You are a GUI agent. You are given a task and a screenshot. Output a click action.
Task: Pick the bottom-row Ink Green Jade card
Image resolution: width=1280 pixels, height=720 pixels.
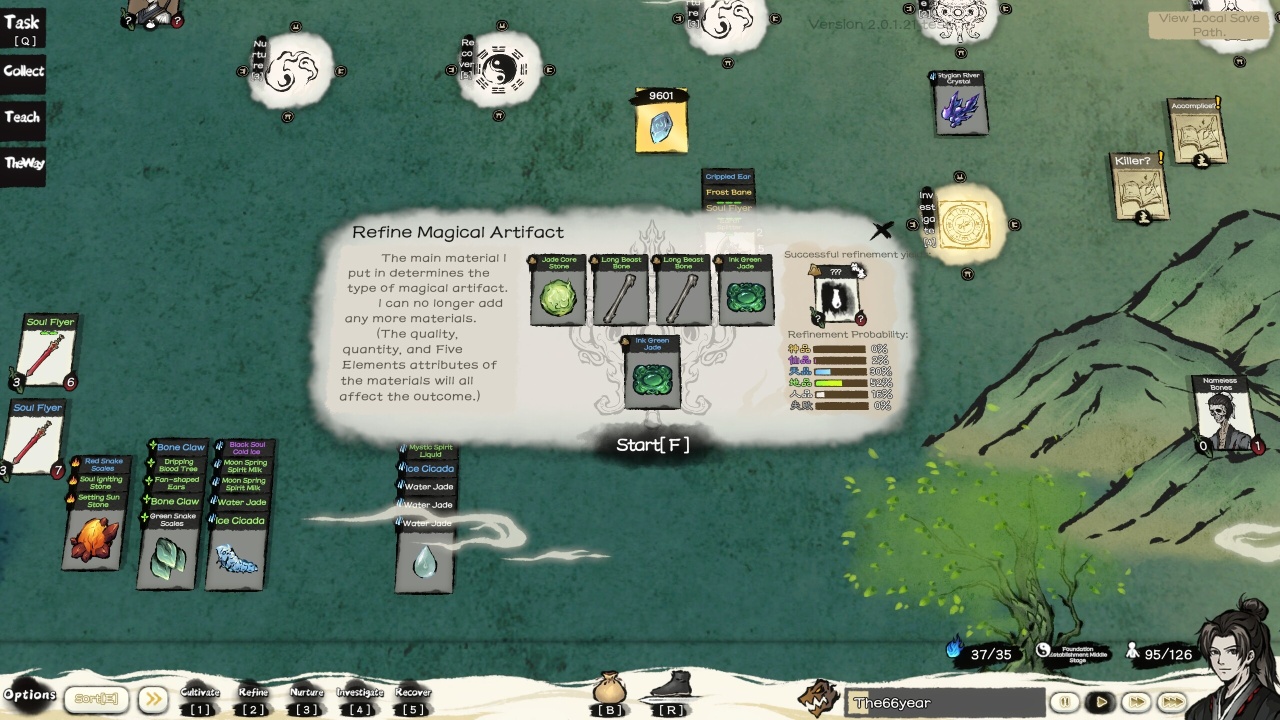652,374
